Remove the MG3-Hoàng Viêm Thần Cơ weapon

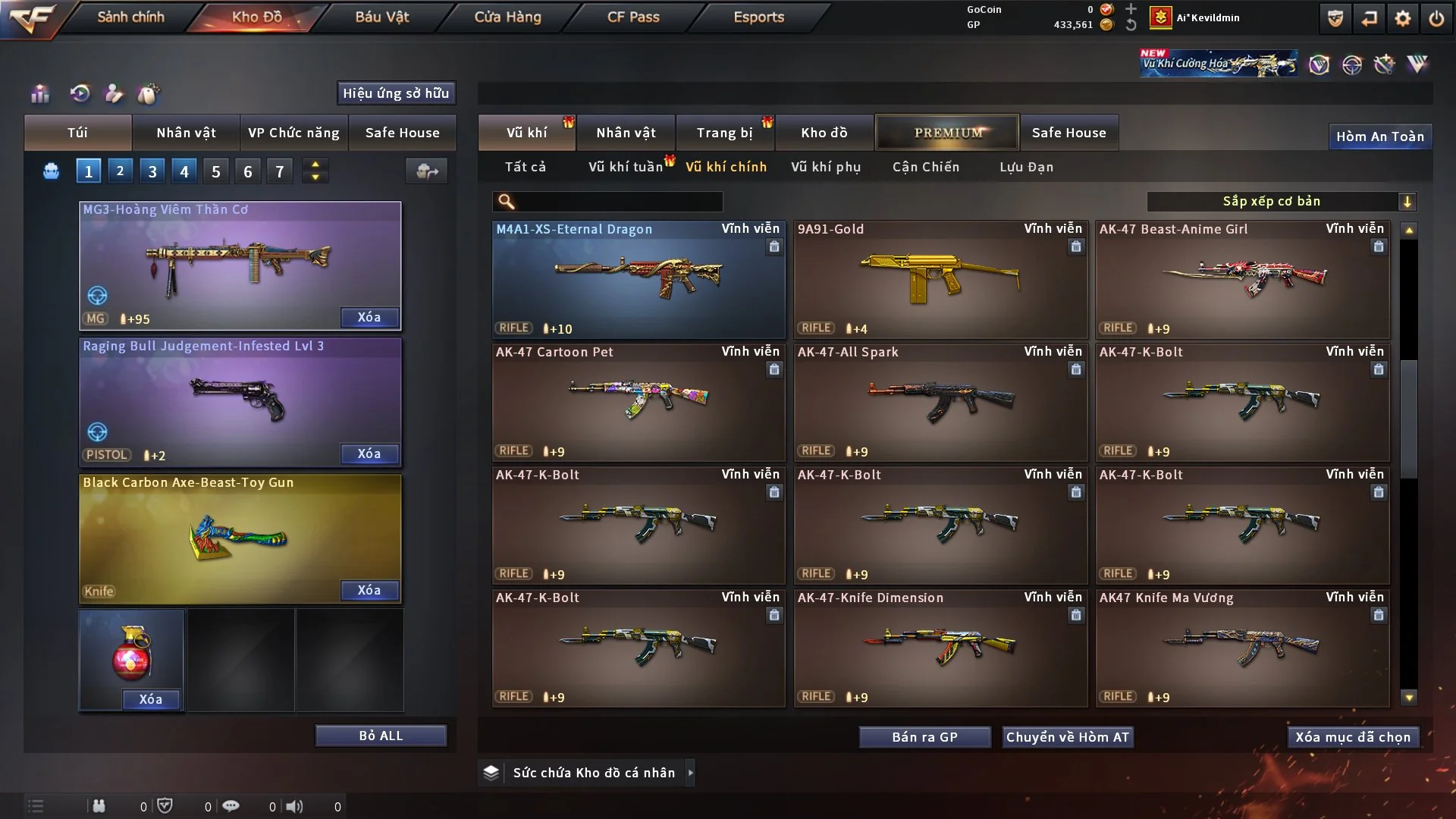tap(369, 317)
